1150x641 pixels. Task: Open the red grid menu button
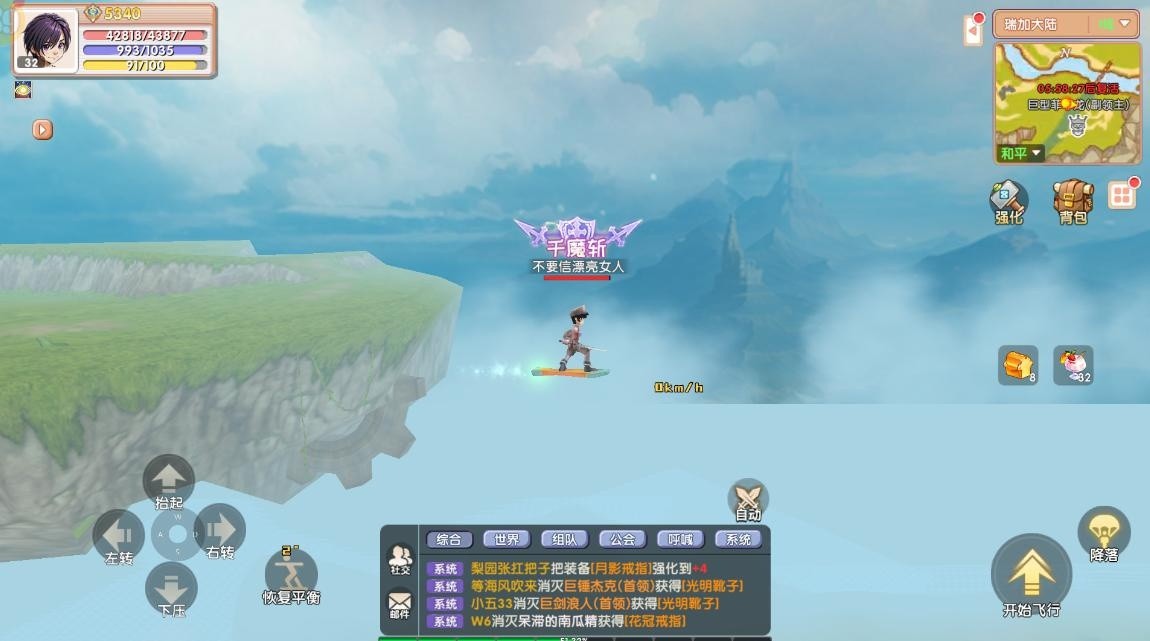pyautogui.click(x=1123, y=195)
